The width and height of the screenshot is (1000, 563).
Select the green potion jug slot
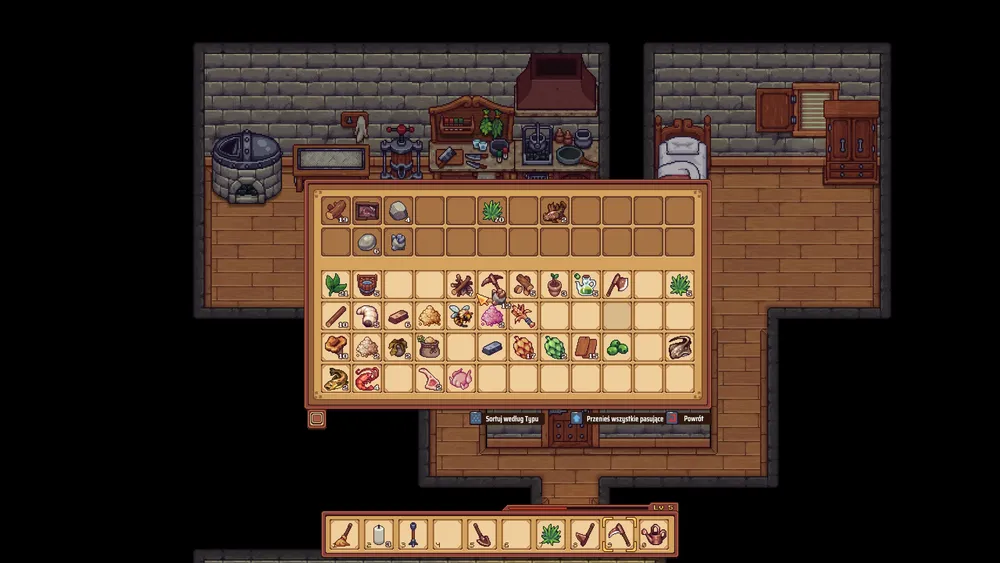pyautogui.click(x=585, y=285)
